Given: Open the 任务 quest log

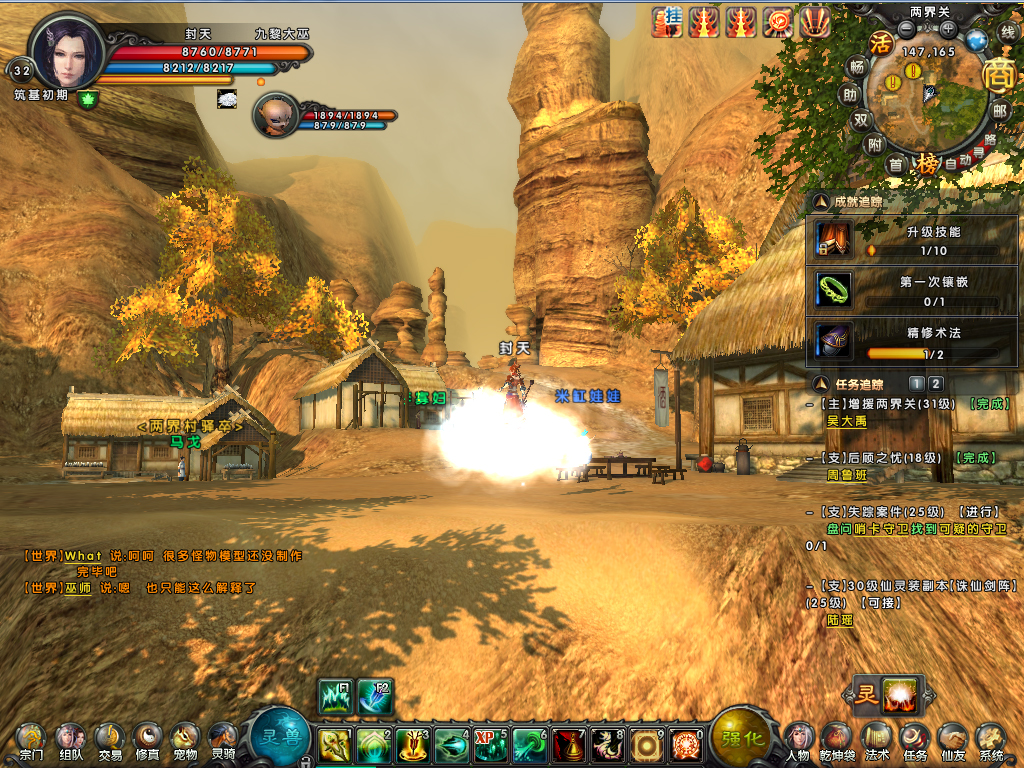Looking at the screenshot, I should (x=914, y=738).
